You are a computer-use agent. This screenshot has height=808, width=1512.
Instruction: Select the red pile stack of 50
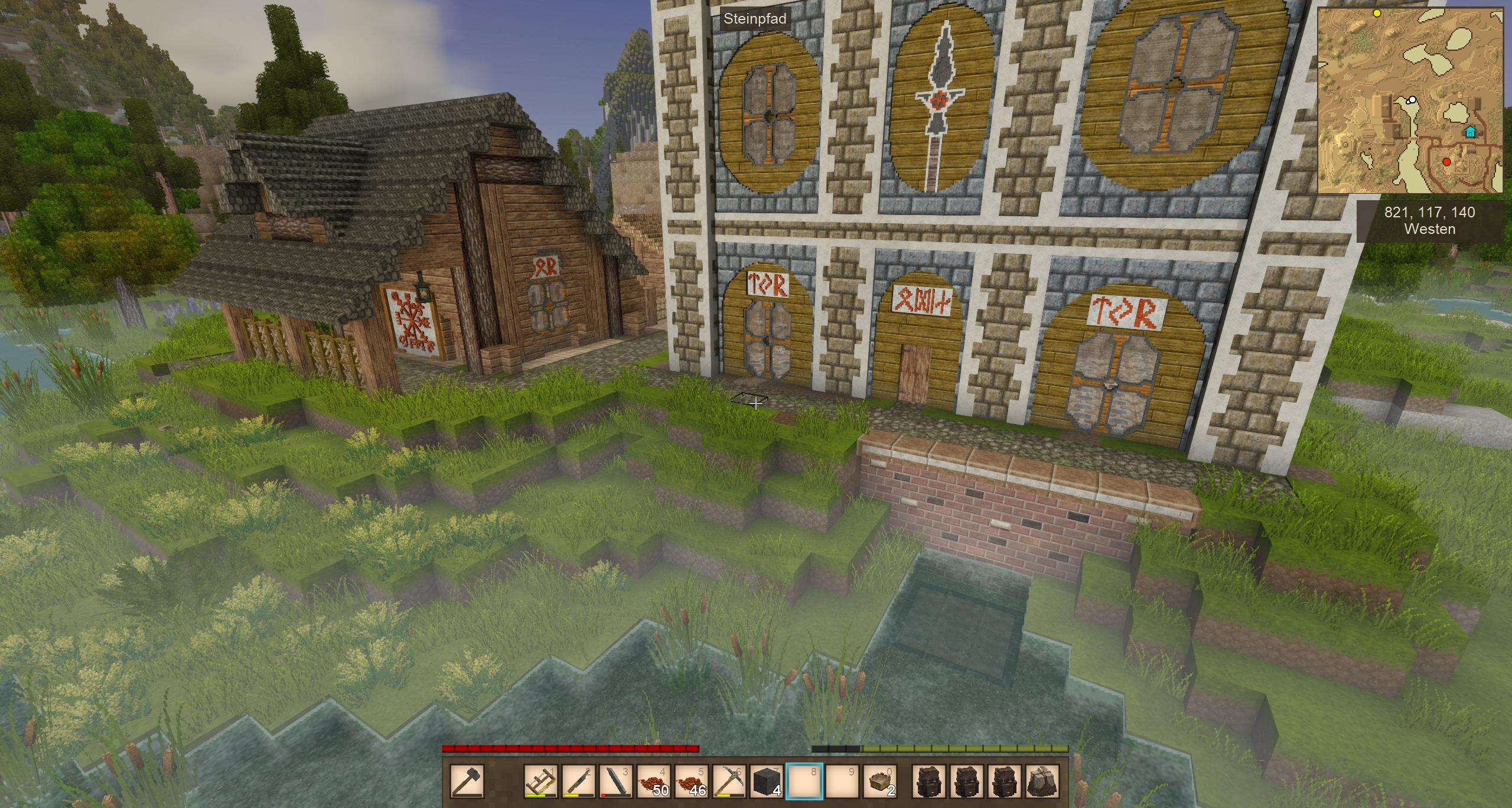pyautogui.click(x=654, y=781)
